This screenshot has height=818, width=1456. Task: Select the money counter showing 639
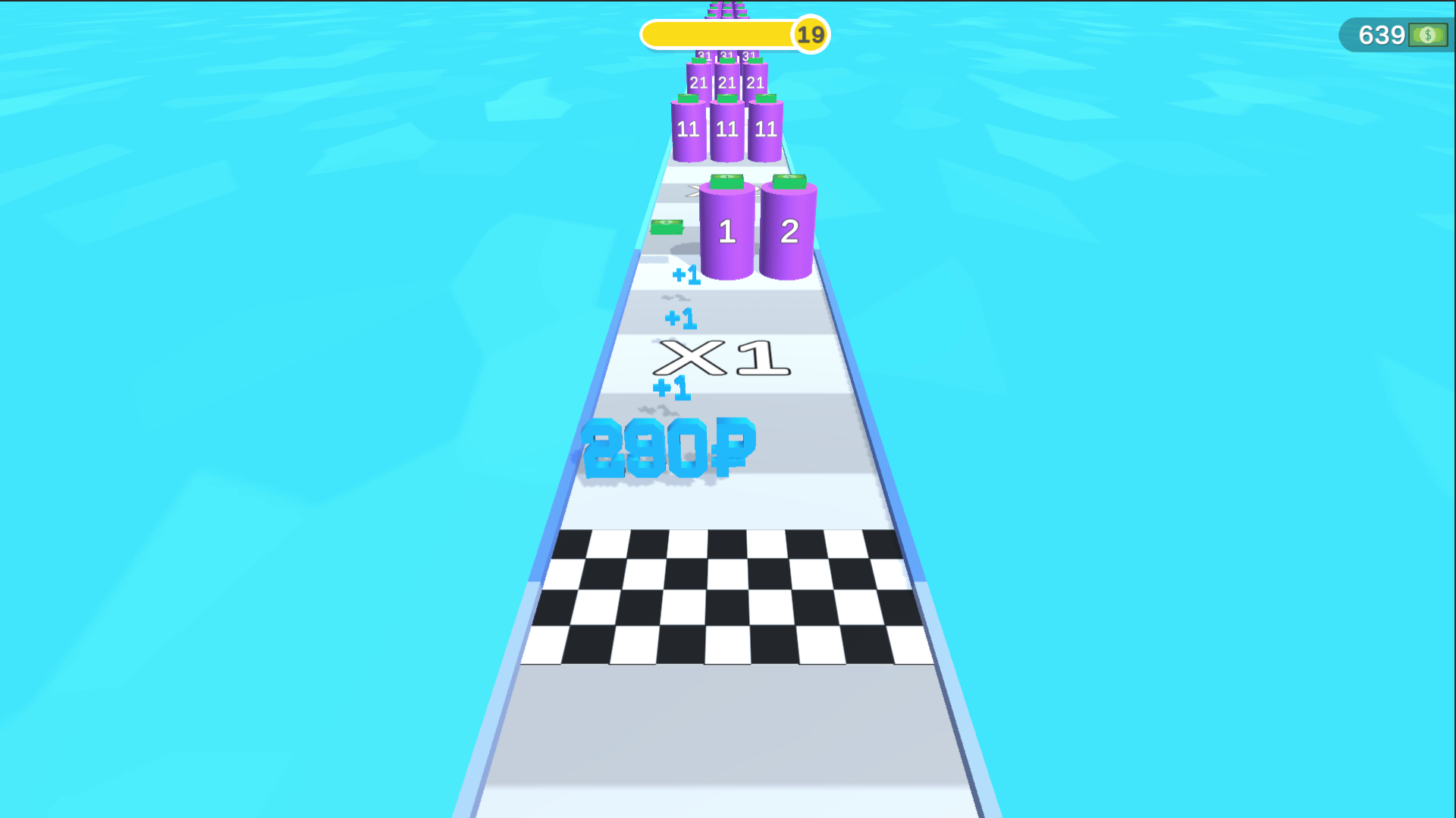click(x=1384, y=34)
